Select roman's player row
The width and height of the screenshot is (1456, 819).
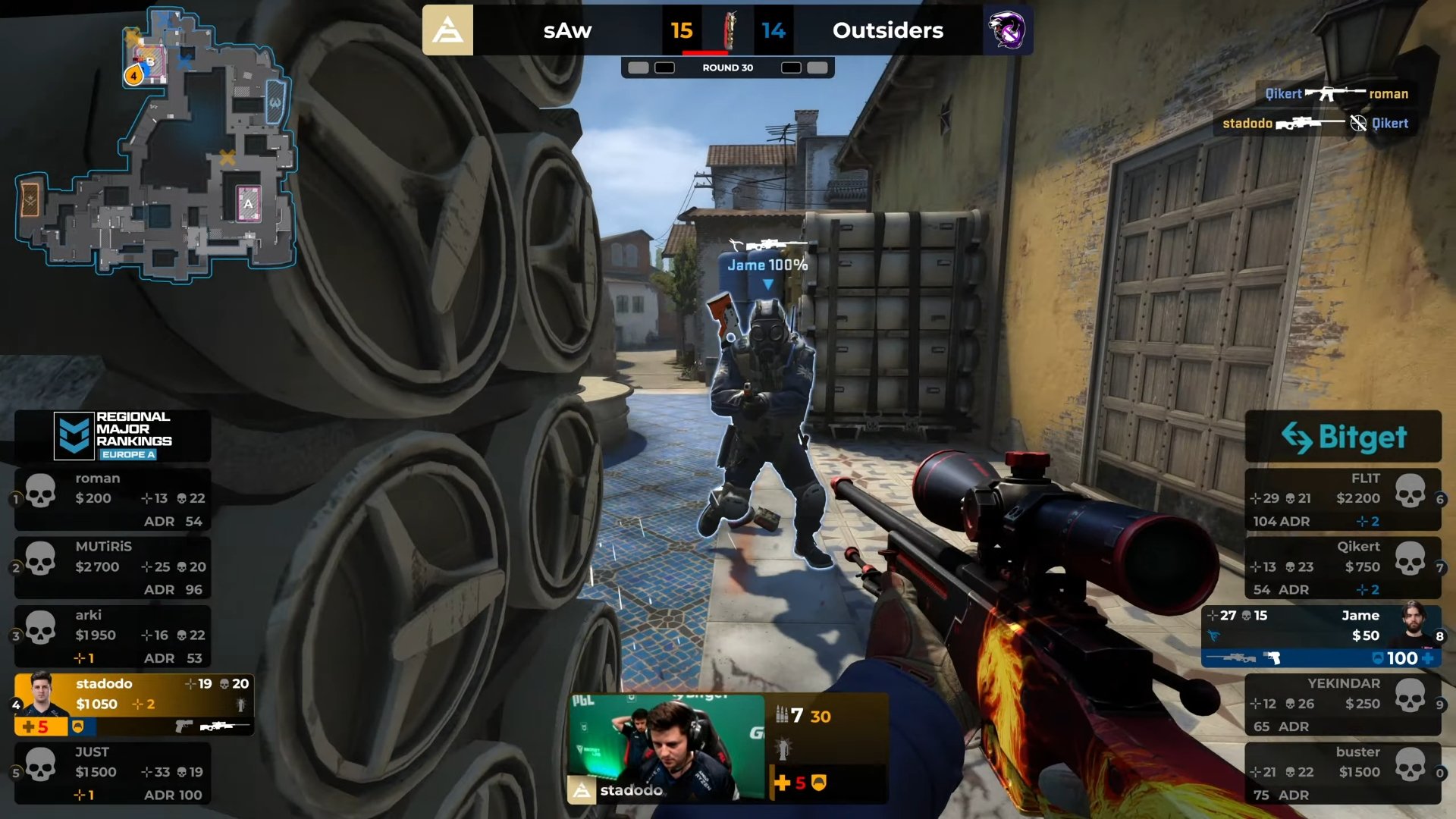click(x=112, y=499)
